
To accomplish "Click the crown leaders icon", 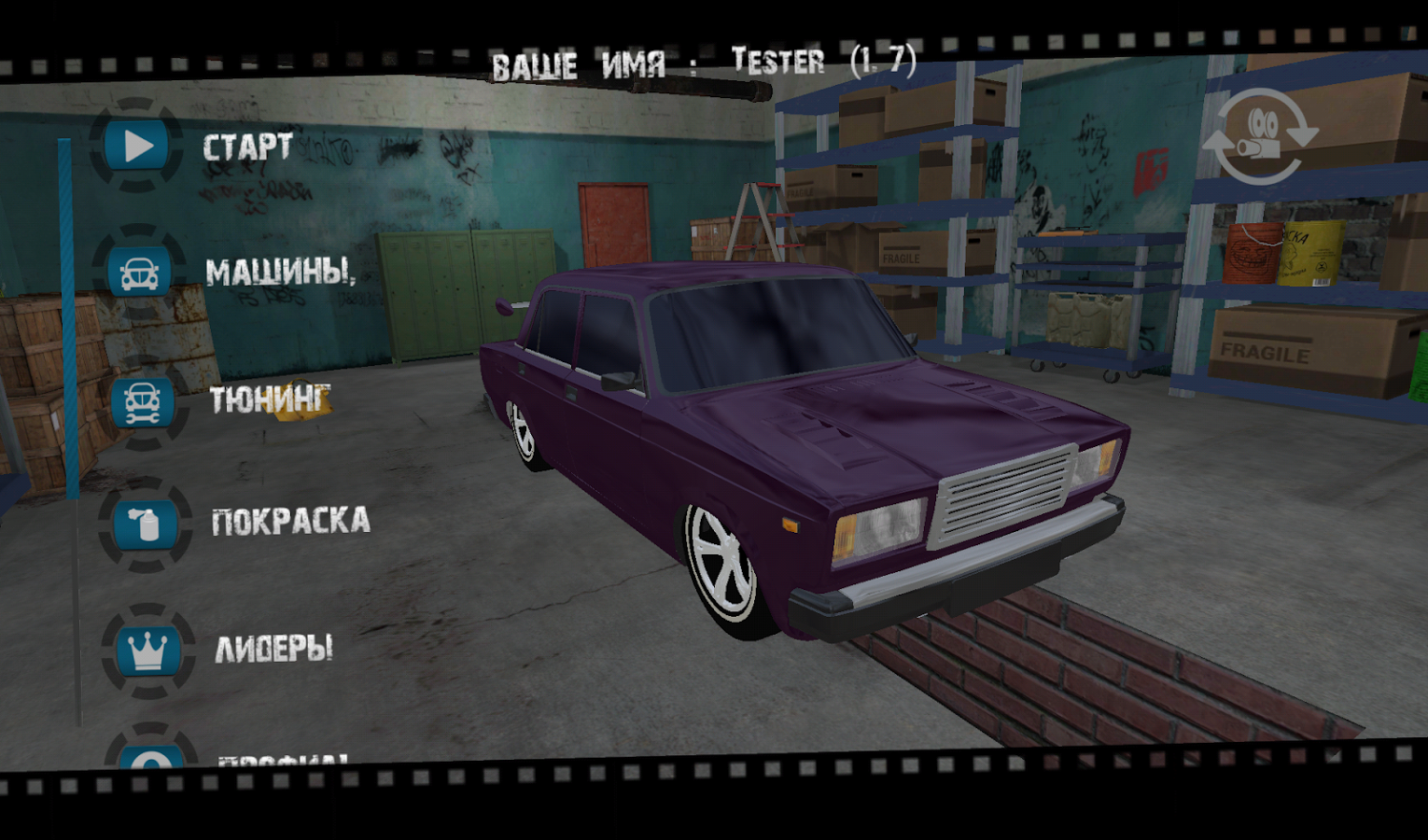I will point(147,650).
